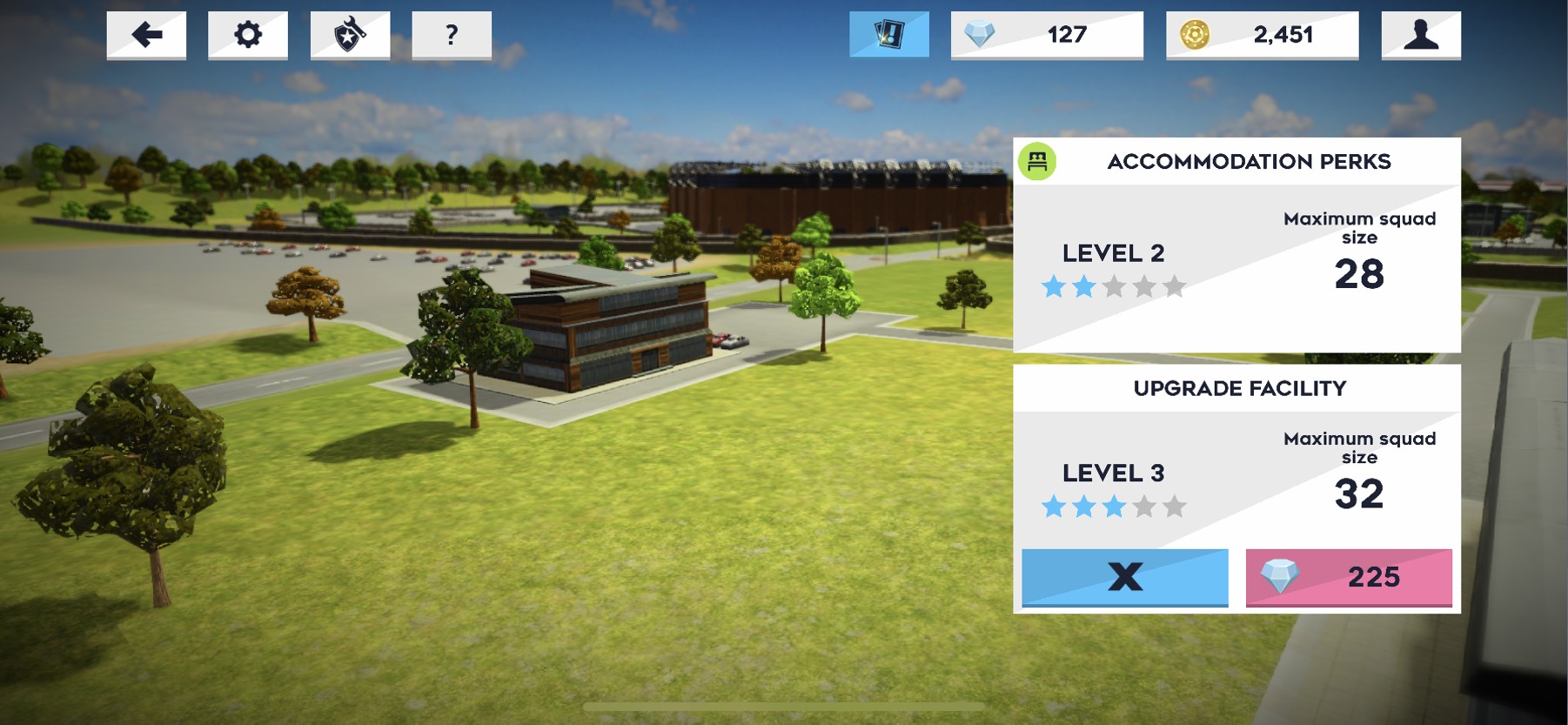Open the blue card pack notification
This screenshot has width=1568, height=725.
pos(889,35)
